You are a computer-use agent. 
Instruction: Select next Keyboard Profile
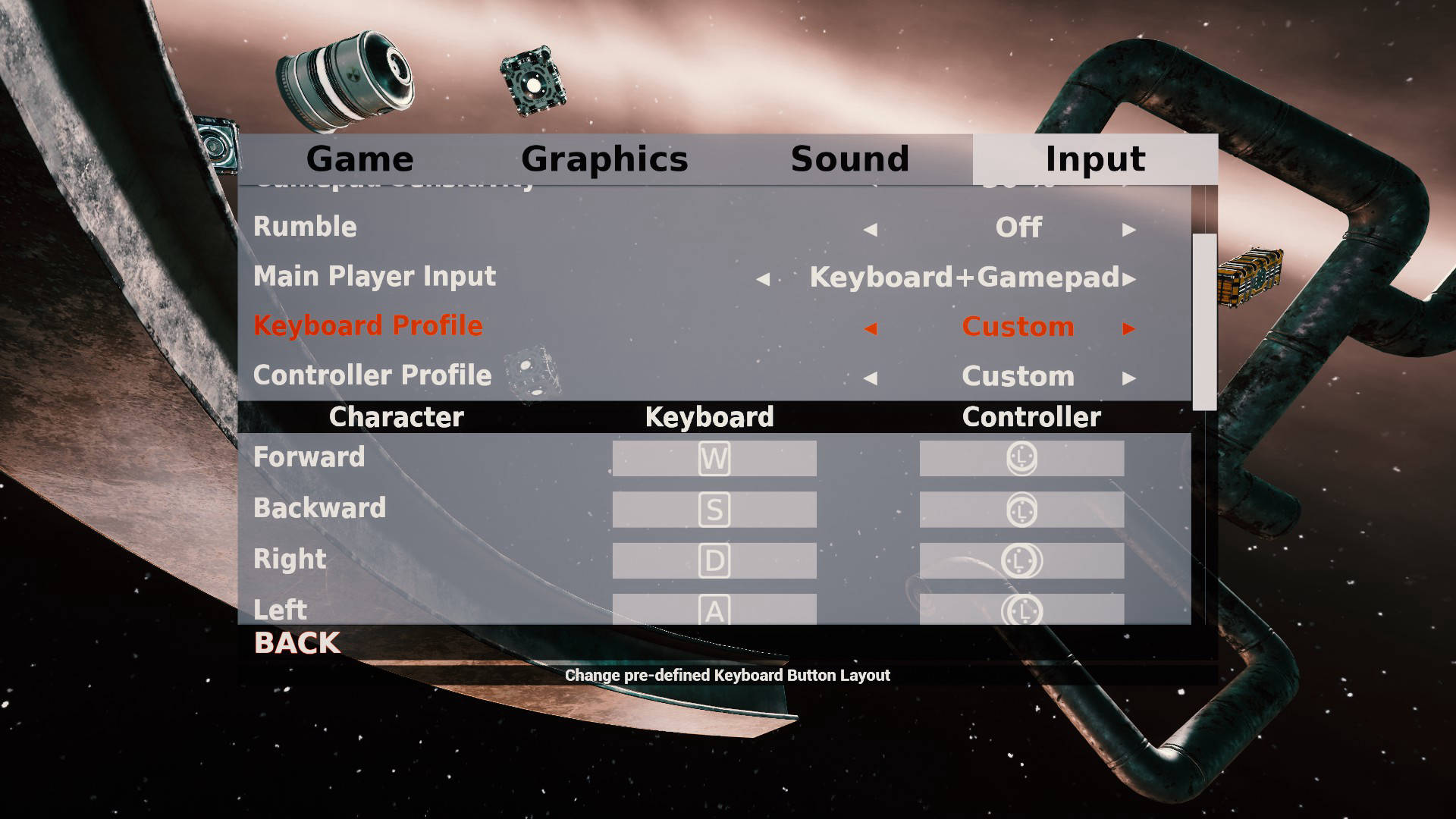click(x=1128, y=328)
